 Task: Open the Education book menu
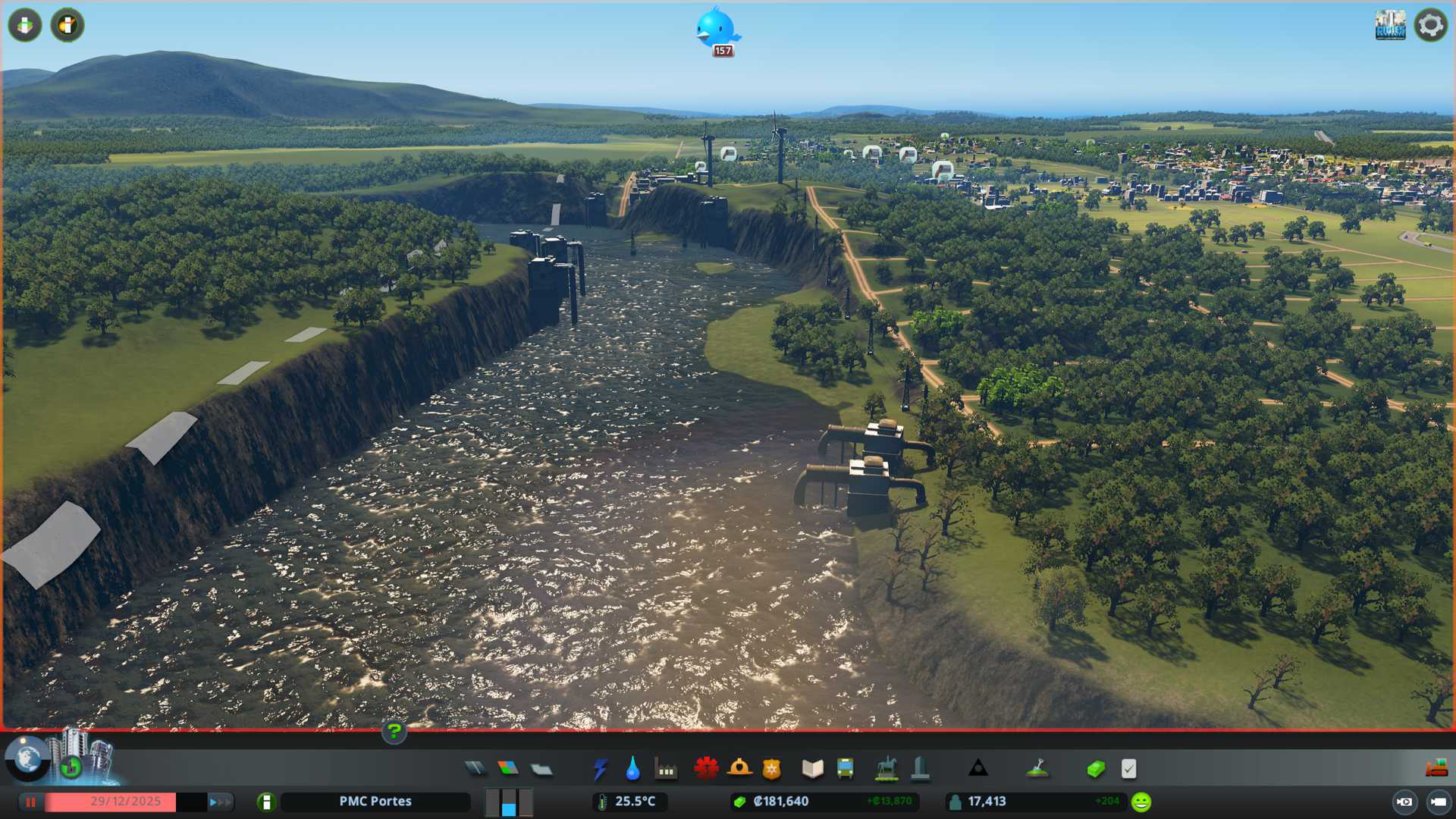[x=812, y=769]
